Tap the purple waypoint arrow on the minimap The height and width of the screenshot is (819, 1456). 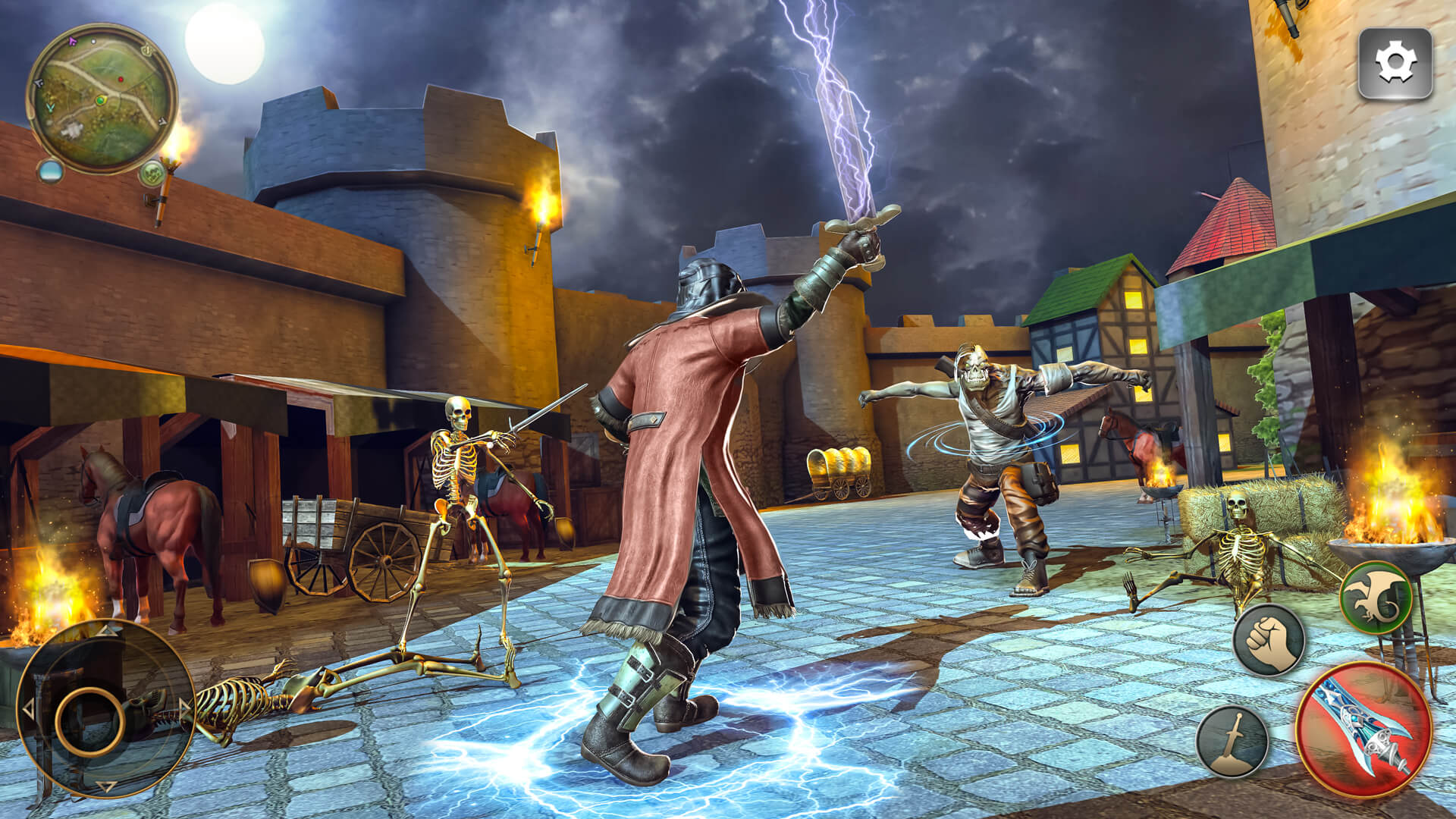(x=72, y=41)
